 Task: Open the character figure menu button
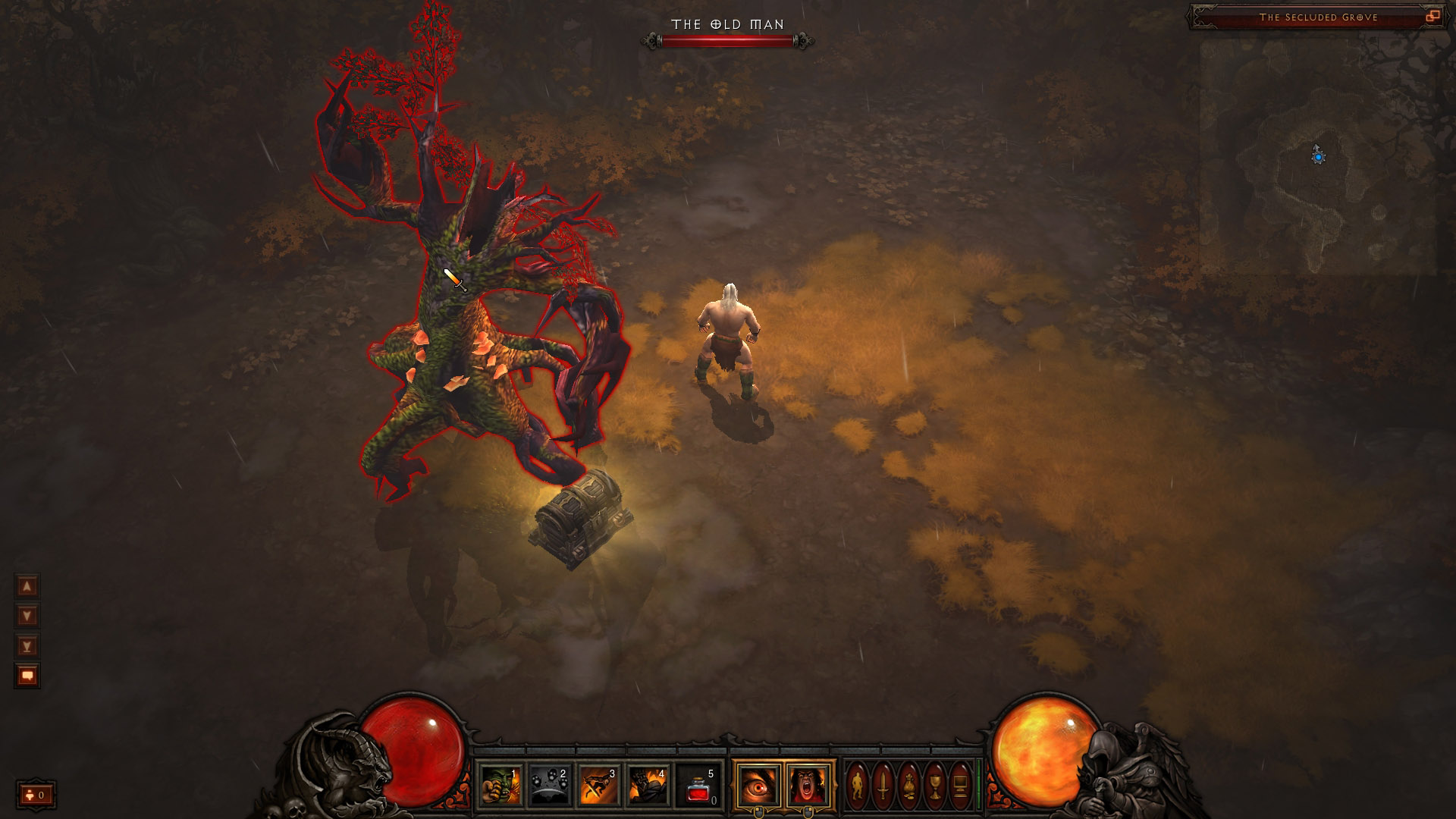point(858,785)
